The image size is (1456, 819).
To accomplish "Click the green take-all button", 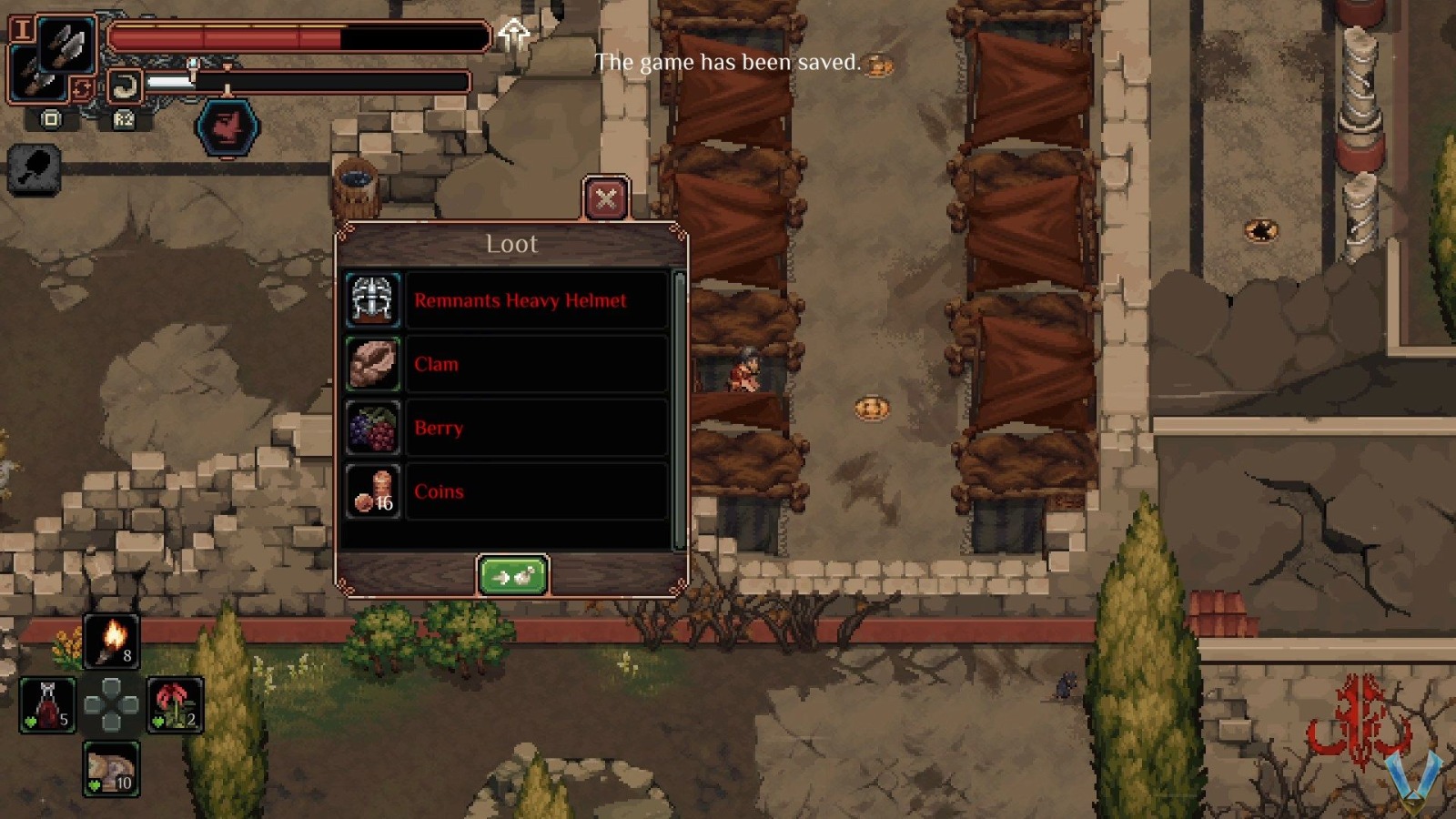I will click(512, 576).
